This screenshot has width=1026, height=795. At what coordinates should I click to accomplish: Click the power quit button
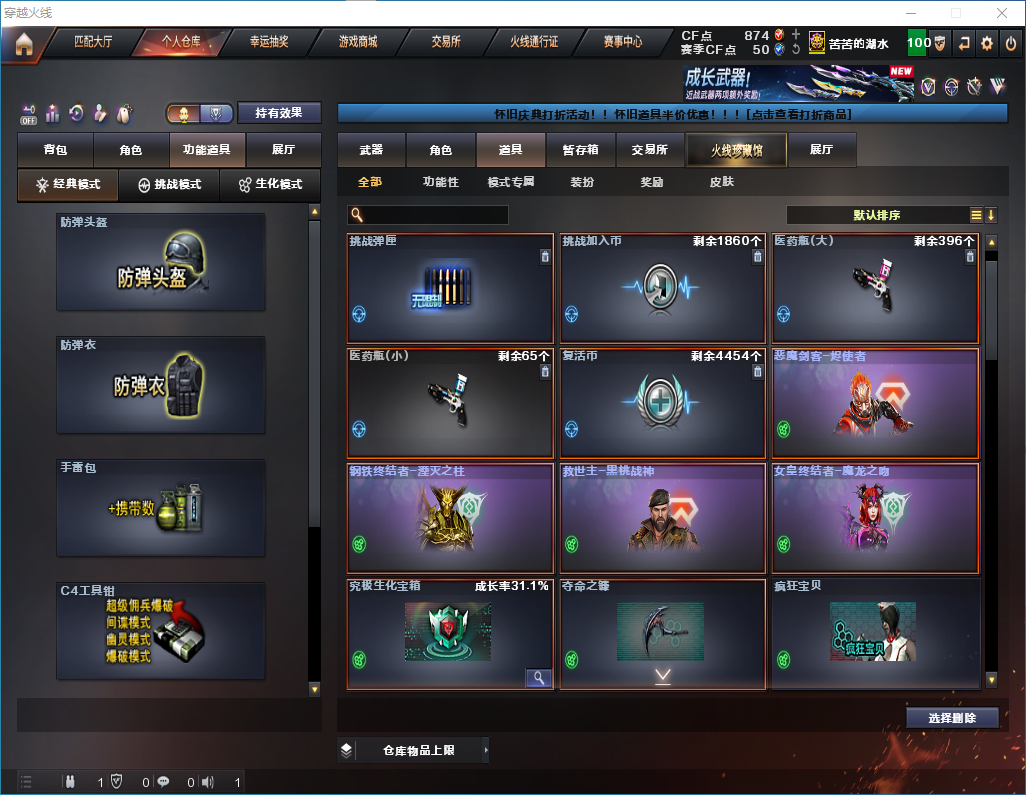point(1010,43)
